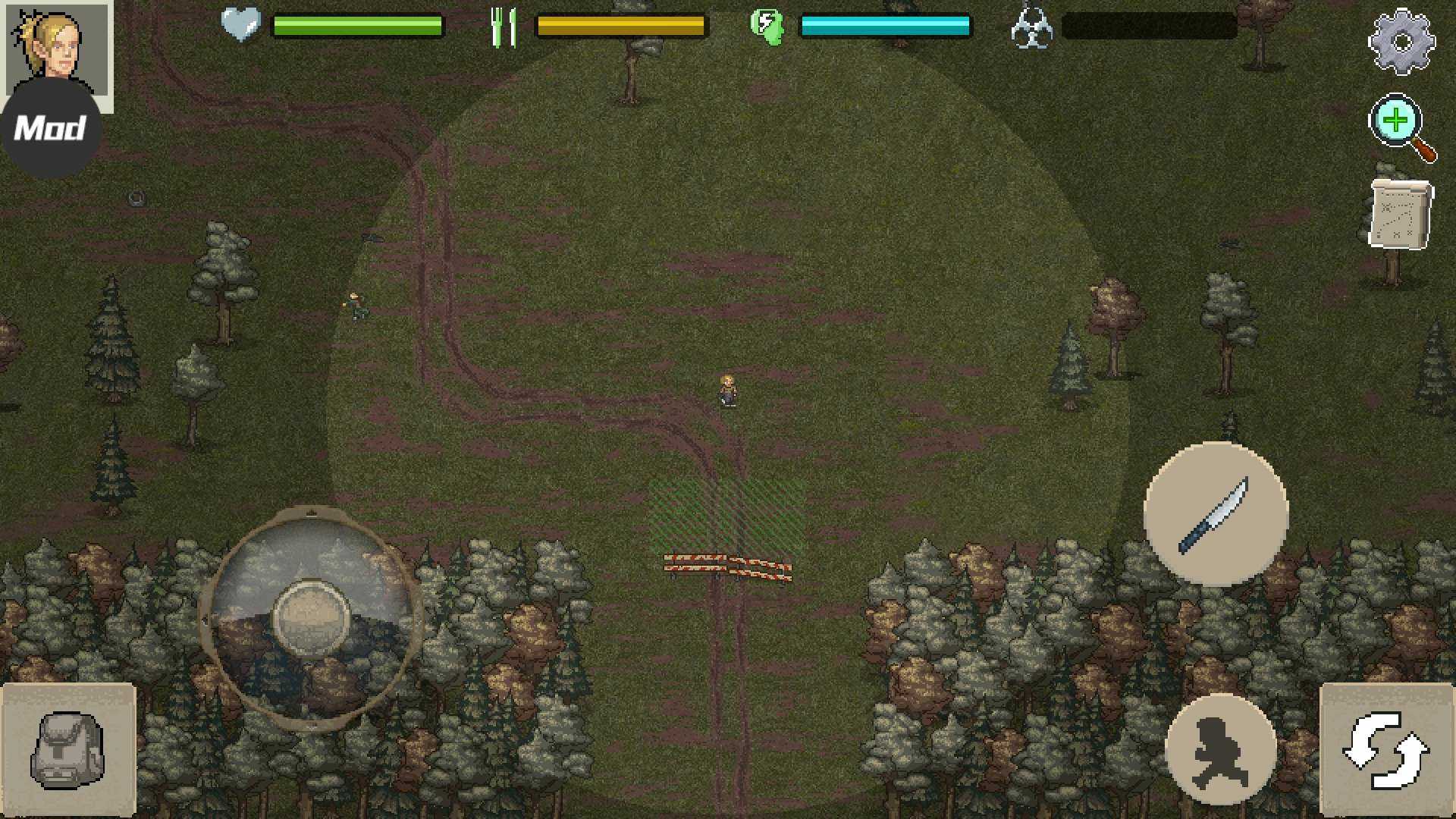Click the green health bar
This screenshot has height=819, width=1456.
[356, 25]
